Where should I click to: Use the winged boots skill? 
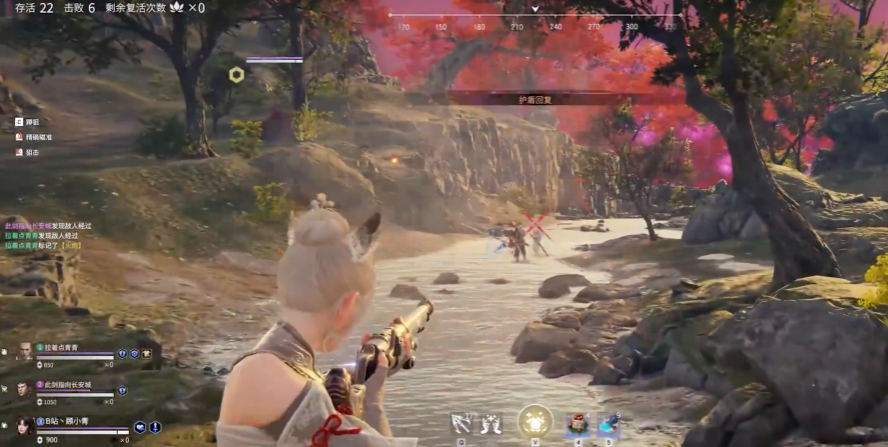pyautogui.click(x=490, y=423)
